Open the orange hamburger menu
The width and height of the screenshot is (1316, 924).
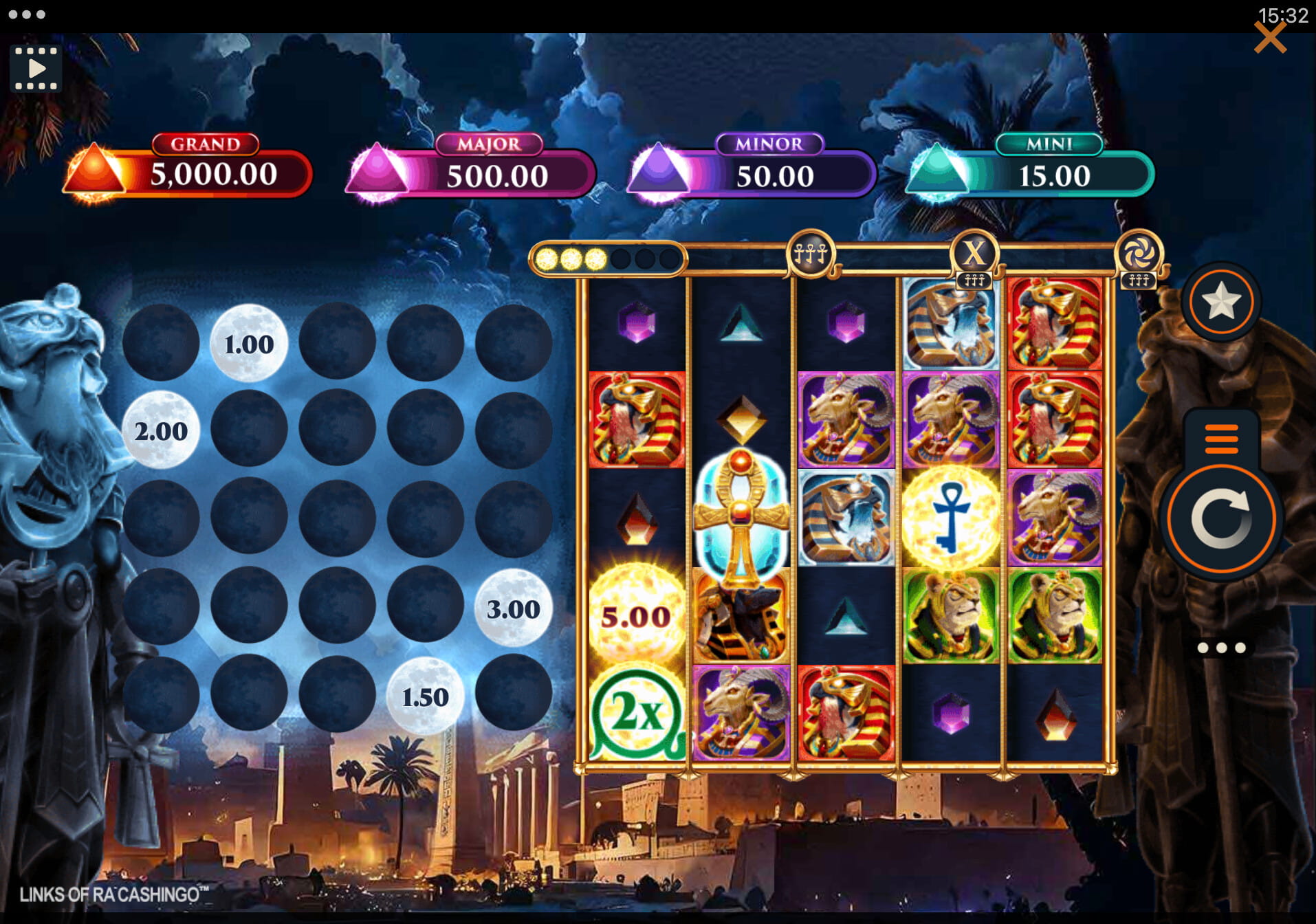tap(1221, 439)
